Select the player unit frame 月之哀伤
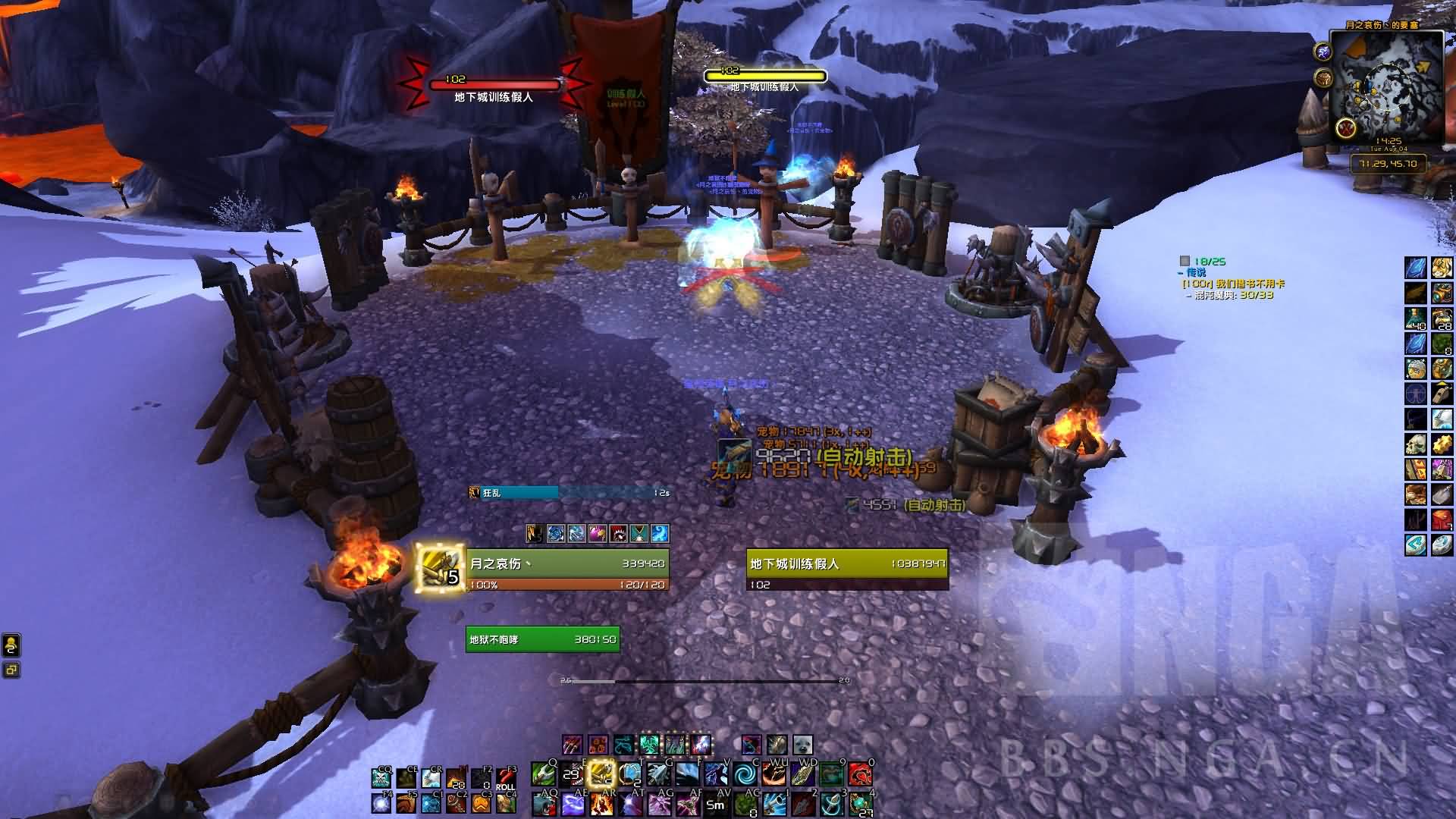The height and width of the screenshot is (819, 1456). point(567,563)
